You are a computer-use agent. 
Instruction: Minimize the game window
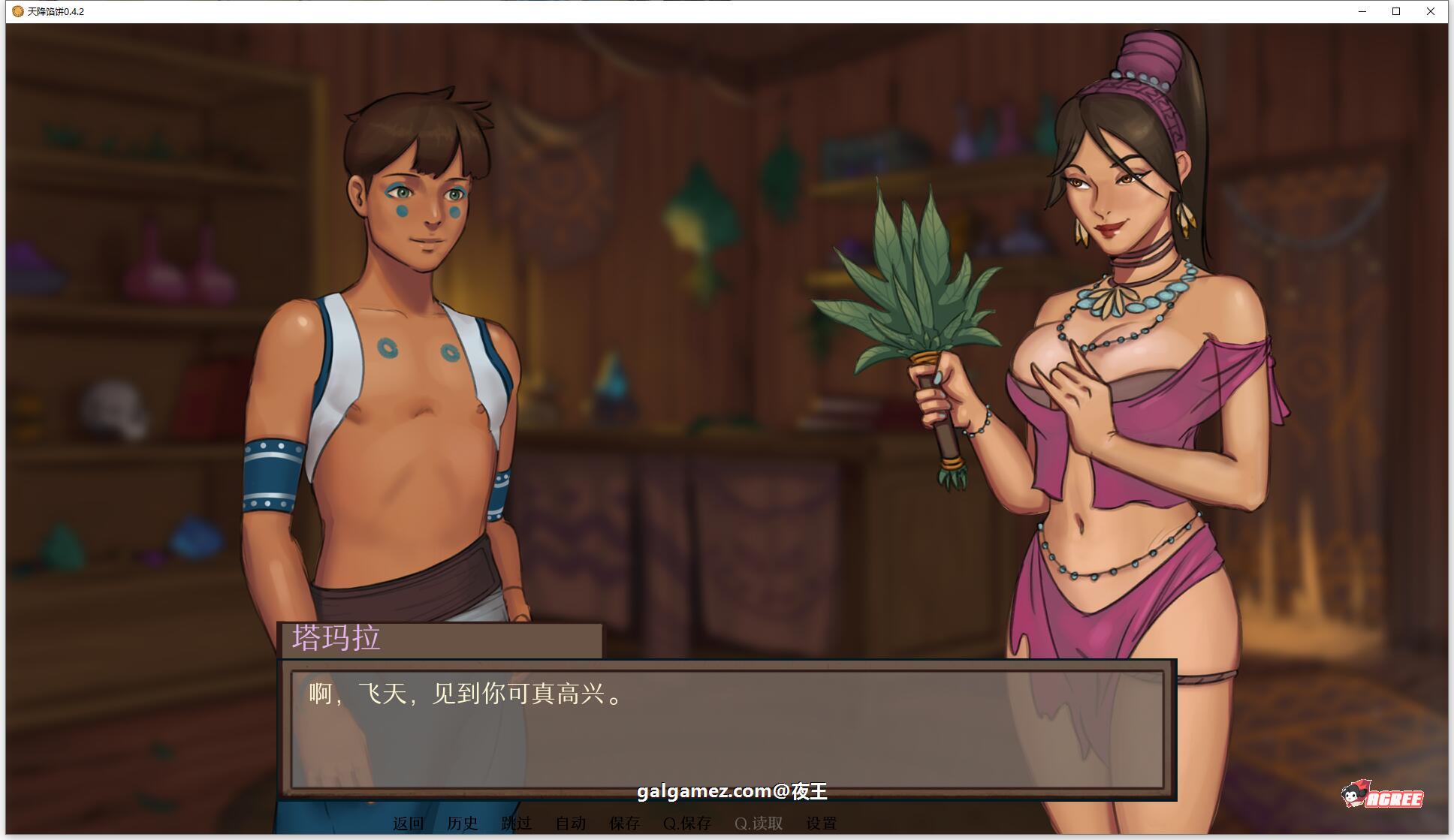coord(1362,11)
